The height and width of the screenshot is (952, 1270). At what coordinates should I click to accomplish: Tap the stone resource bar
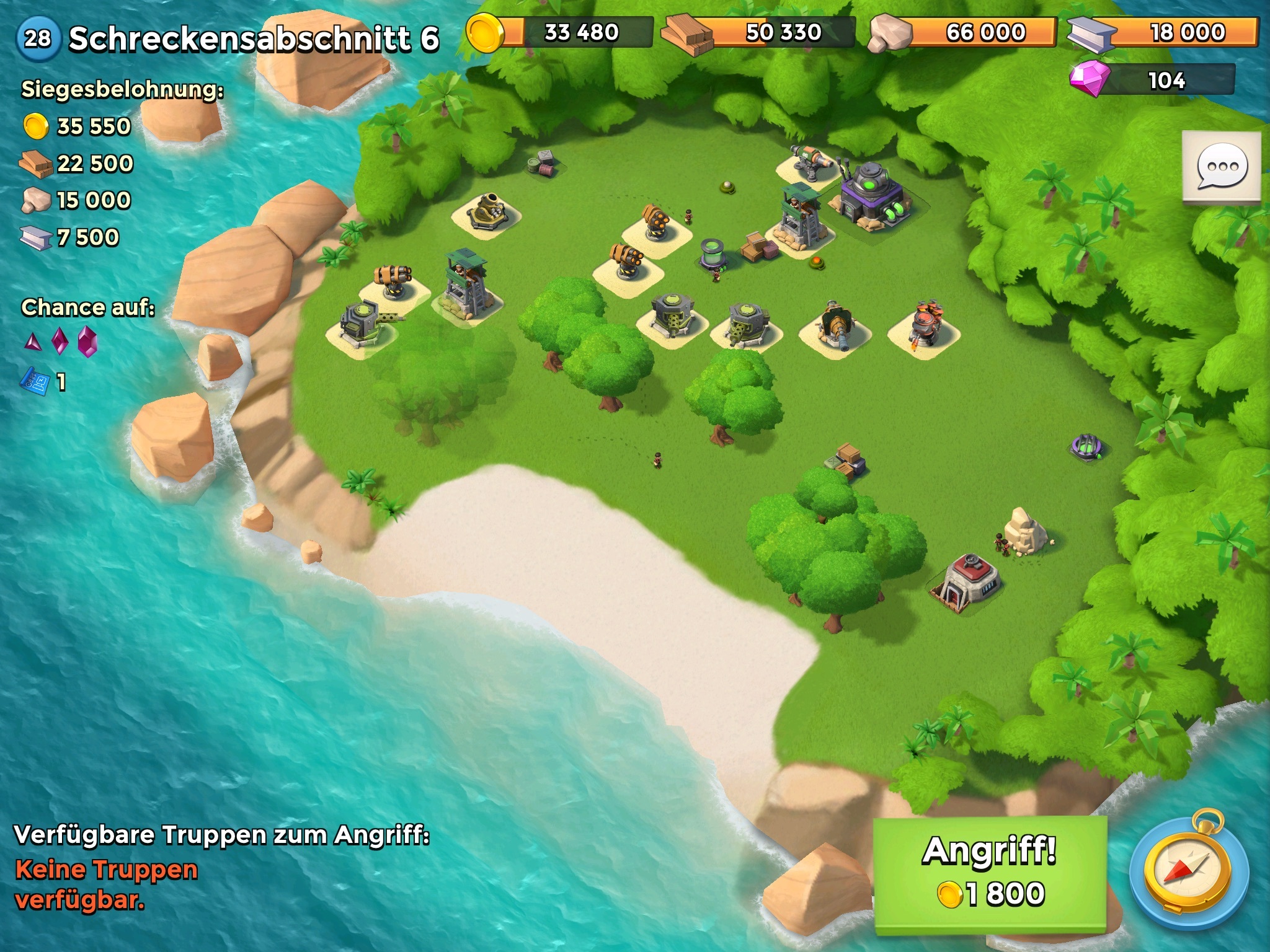click(962, 32)
